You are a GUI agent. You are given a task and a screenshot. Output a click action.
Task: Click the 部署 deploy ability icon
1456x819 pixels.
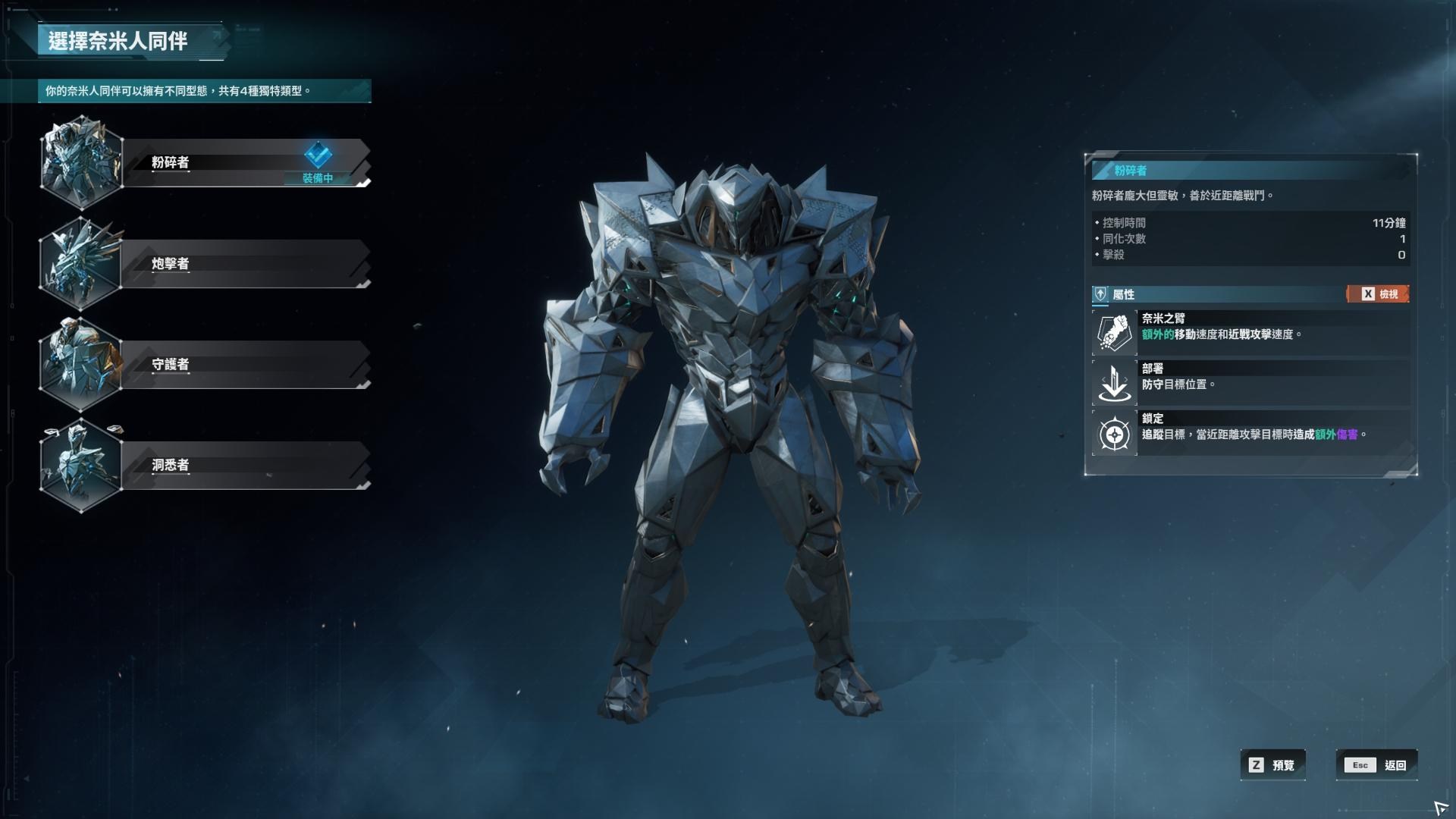coord(1114,383)
